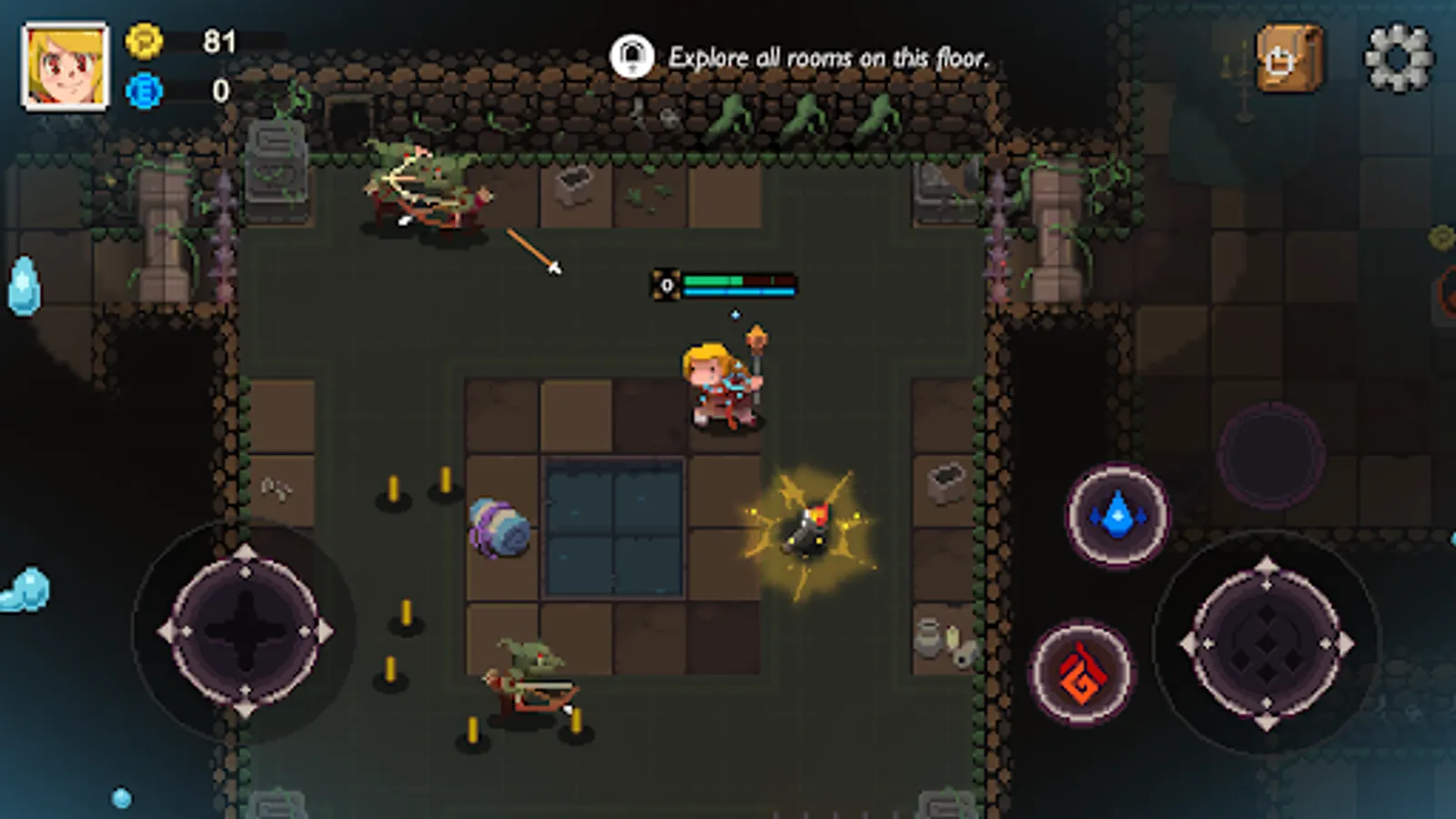
Task: Select the player character holding the staff
Action: pos(722,382)
